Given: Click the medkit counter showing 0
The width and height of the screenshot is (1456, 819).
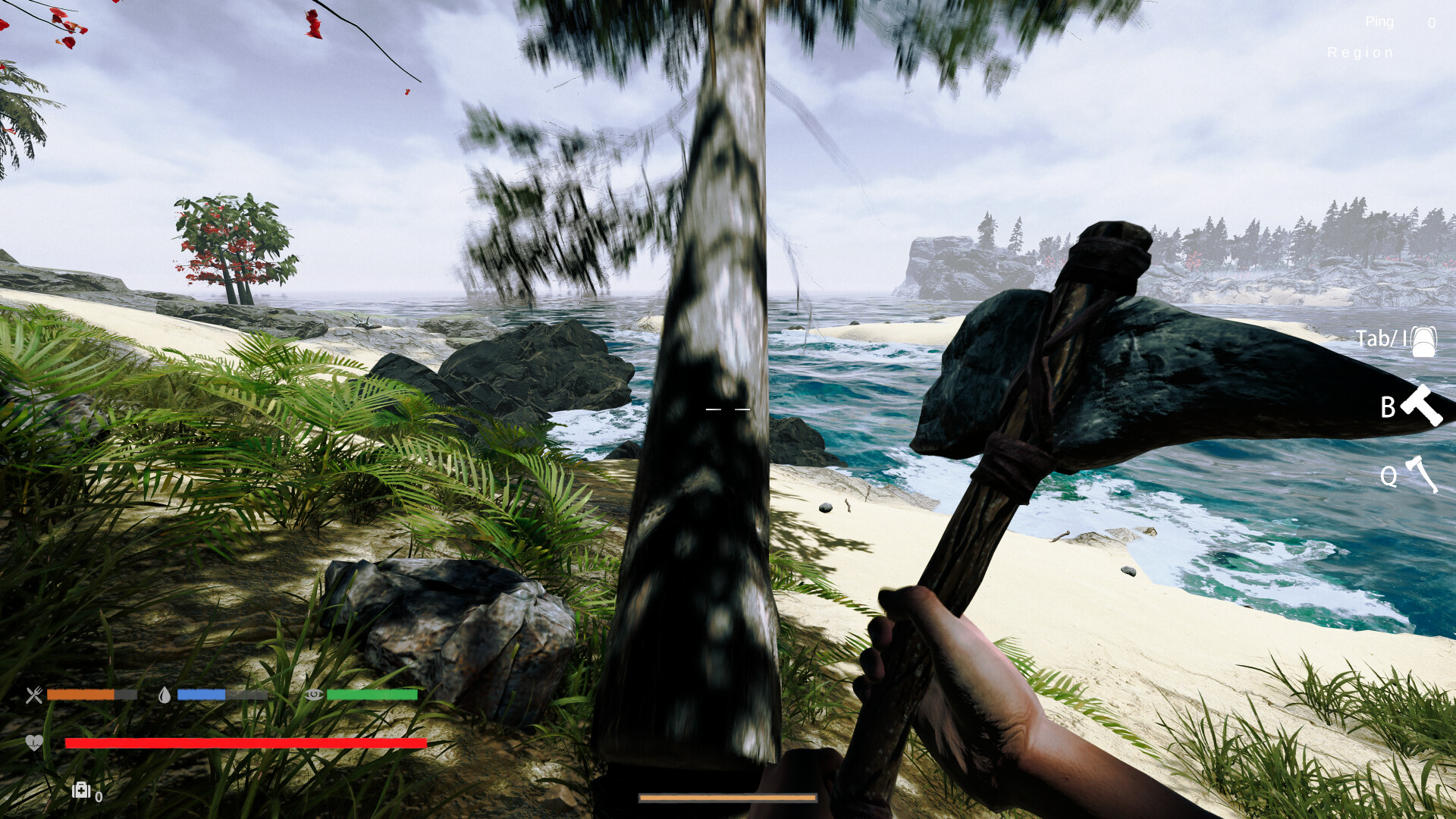Looking at the screenshot, I should click(x=99, y=795).
